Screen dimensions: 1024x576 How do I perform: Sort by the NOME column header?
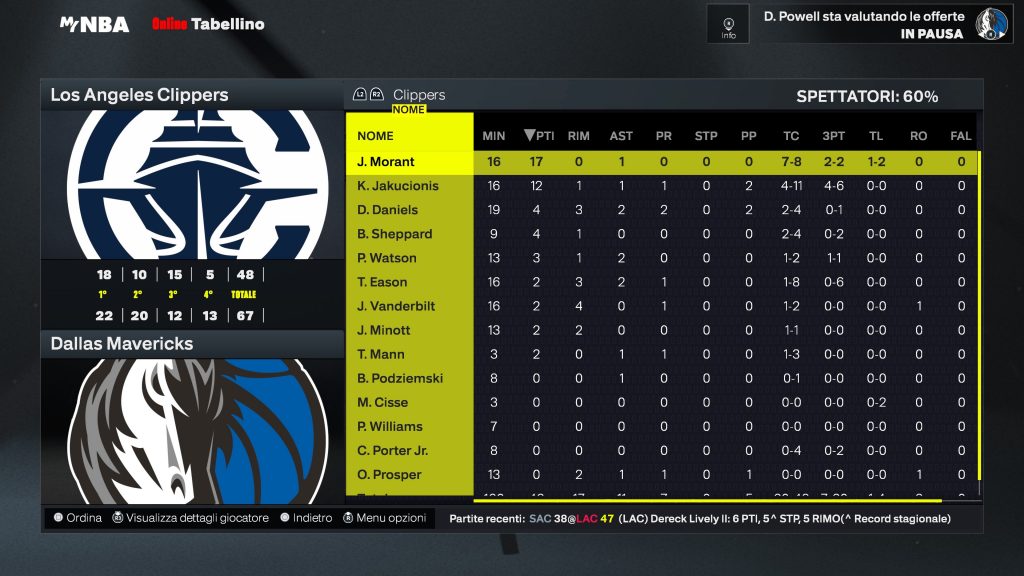[x=376, y=136]
